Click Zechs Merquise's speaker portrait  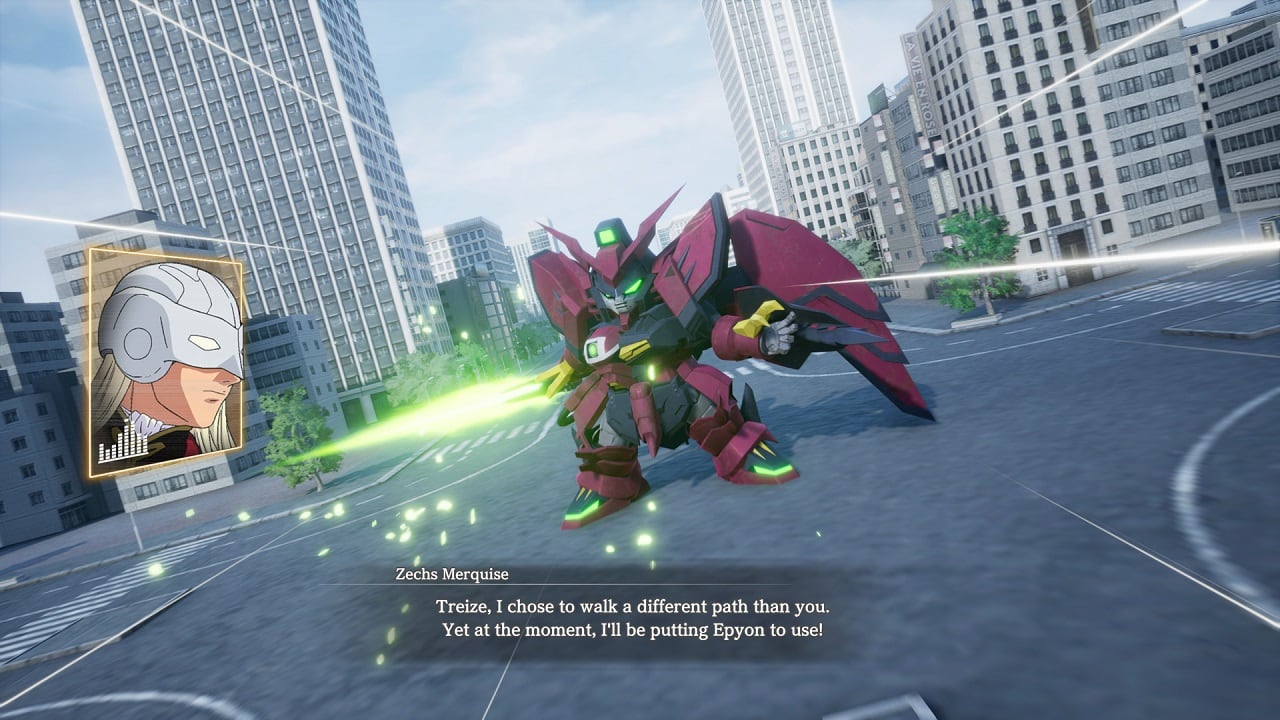point(165,362)
